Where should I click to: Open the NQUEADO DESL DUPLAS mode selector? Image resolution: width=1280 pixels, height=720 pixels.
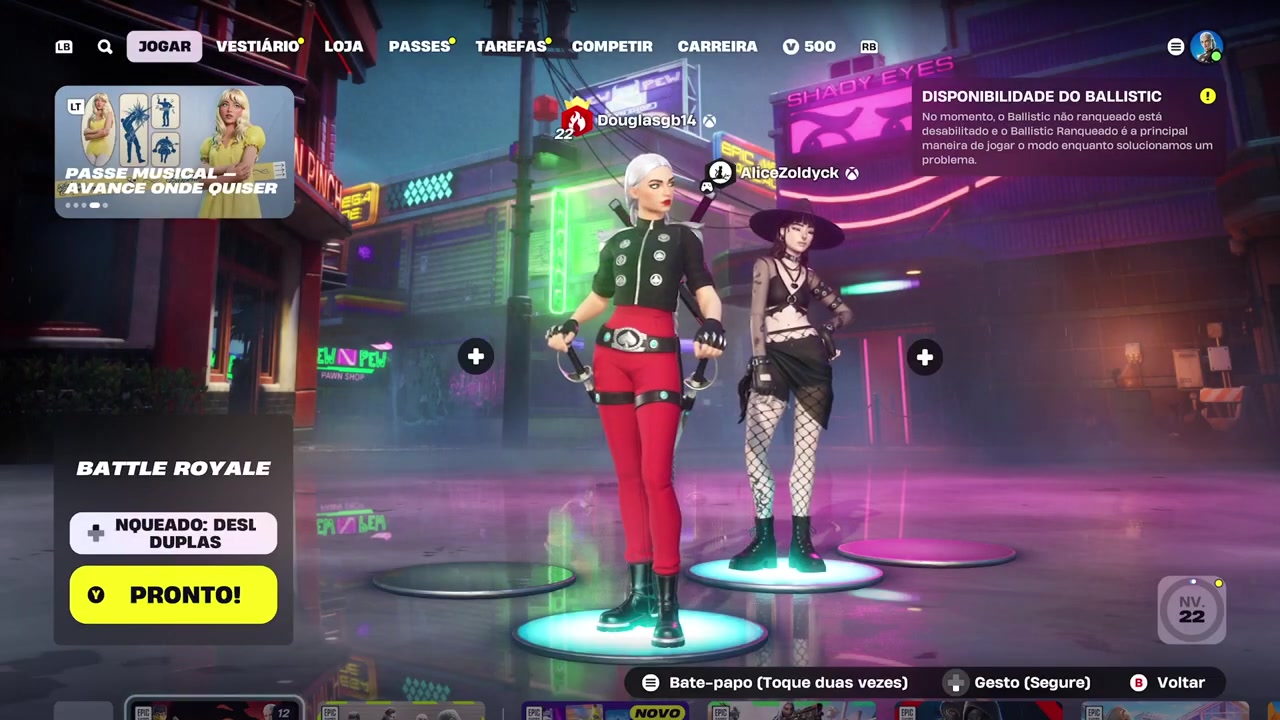click(173, 533)
